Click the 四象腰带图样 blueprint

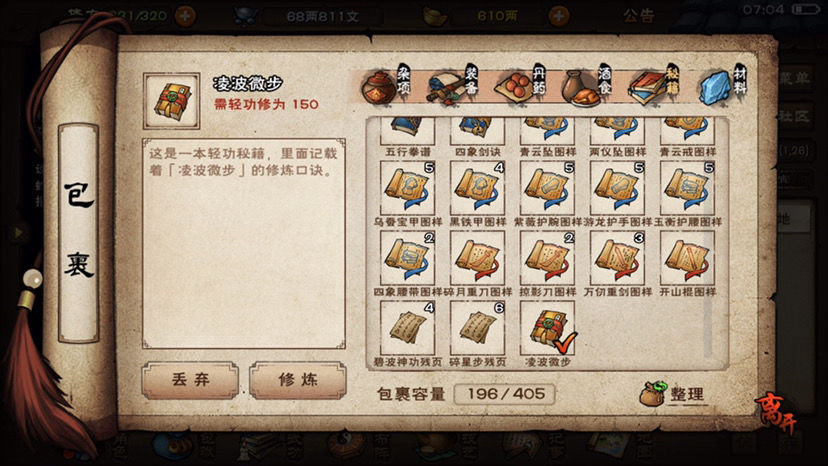coord(407,258)
